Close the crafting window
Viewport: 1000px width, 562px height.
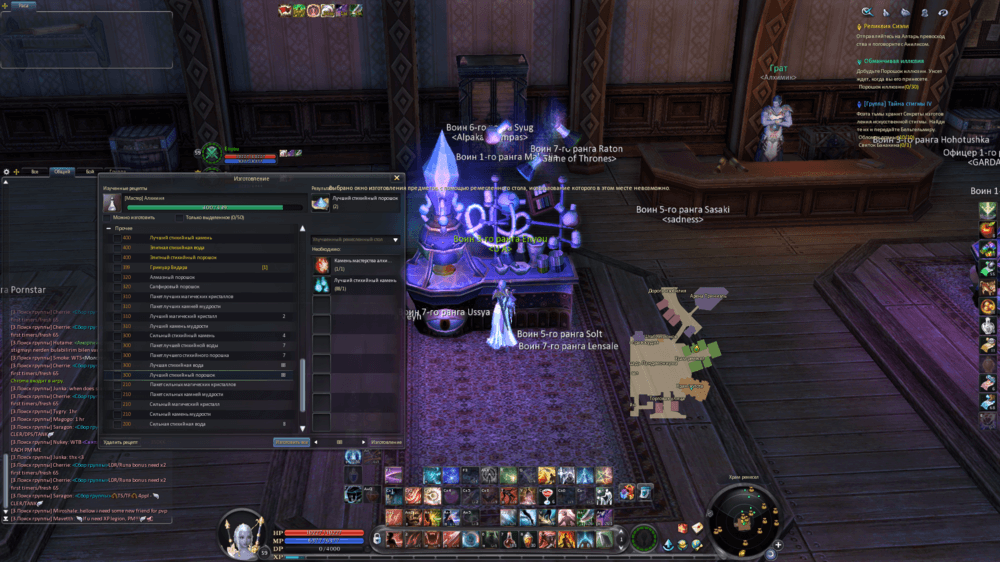pos(397,178)
